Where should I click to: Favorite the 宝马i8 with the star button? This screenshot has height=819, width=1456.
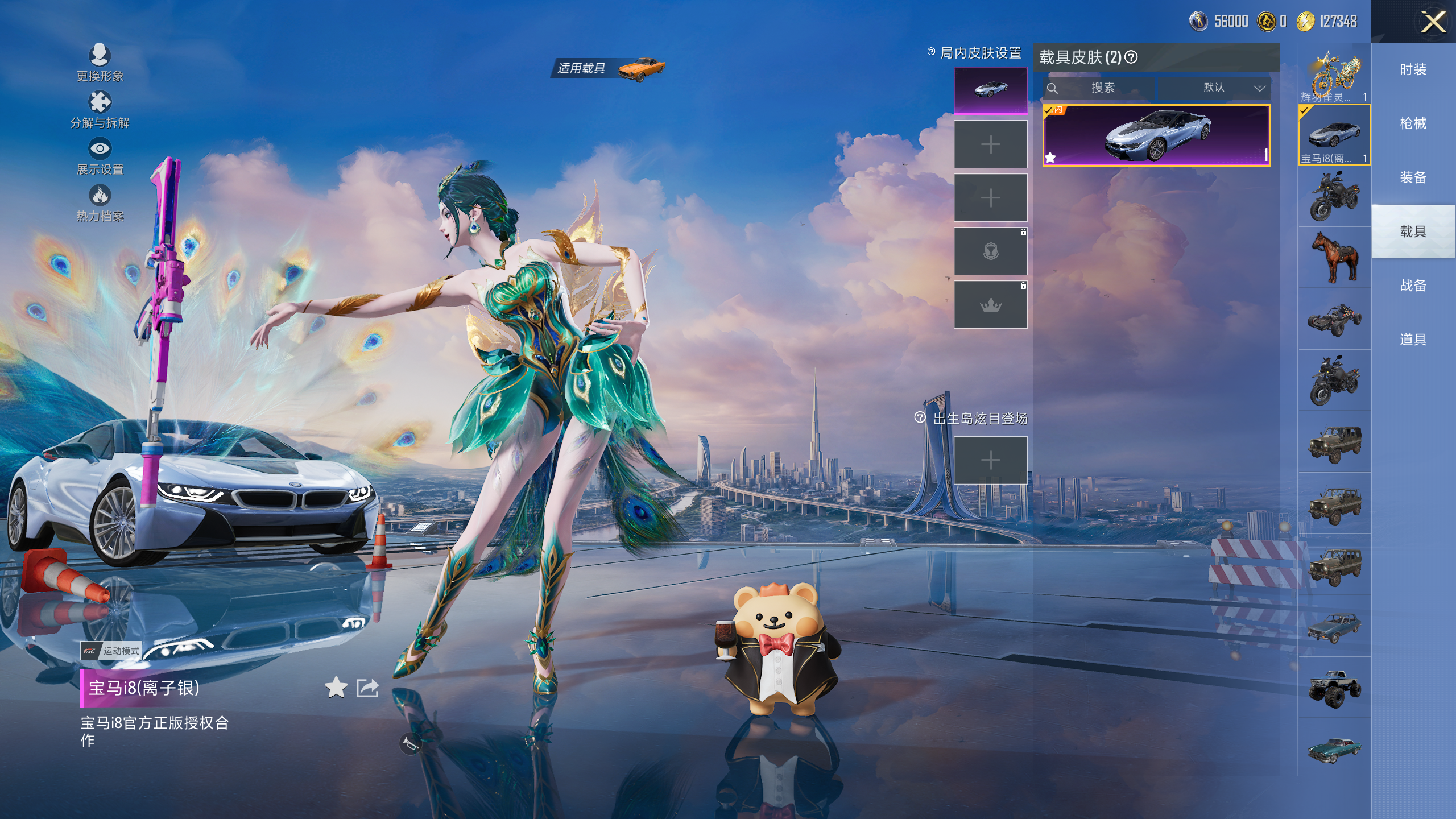click(336, 688)
